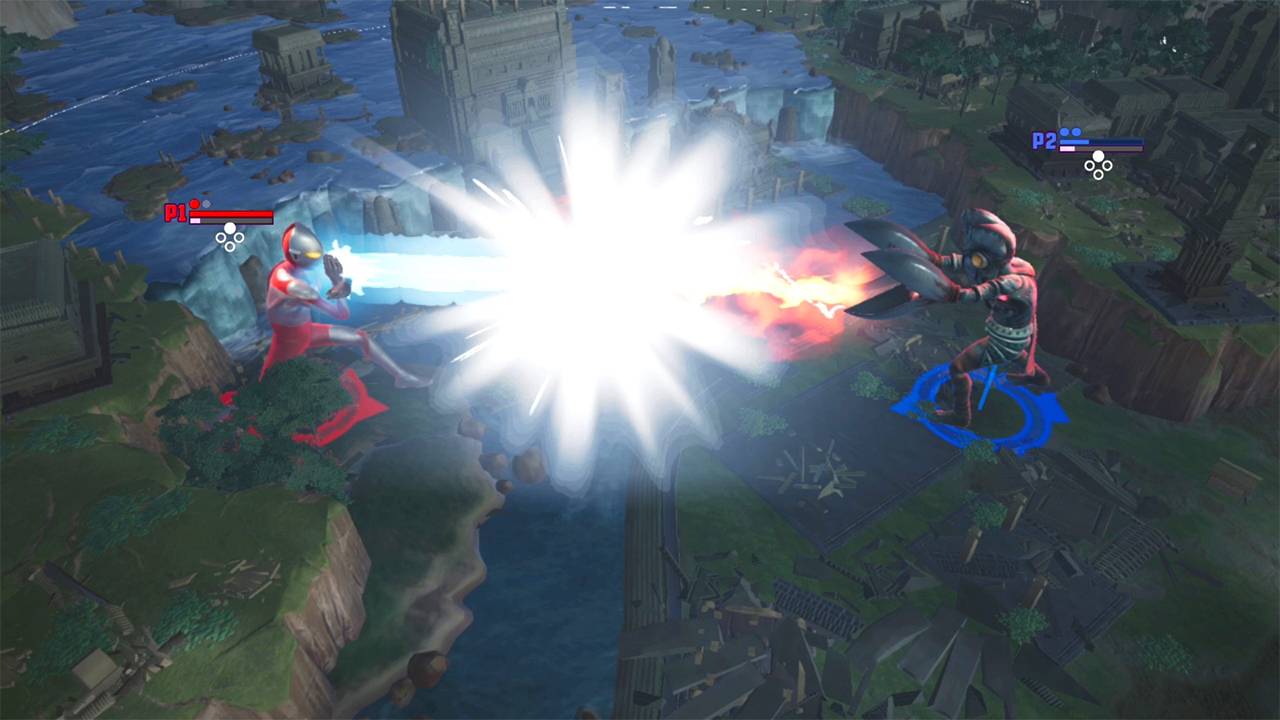The height and width of the screenshot is (720, 1280).
Task: Click P1's pink energy meter segment
Action: pyautogui.click(x=195, y=220)
